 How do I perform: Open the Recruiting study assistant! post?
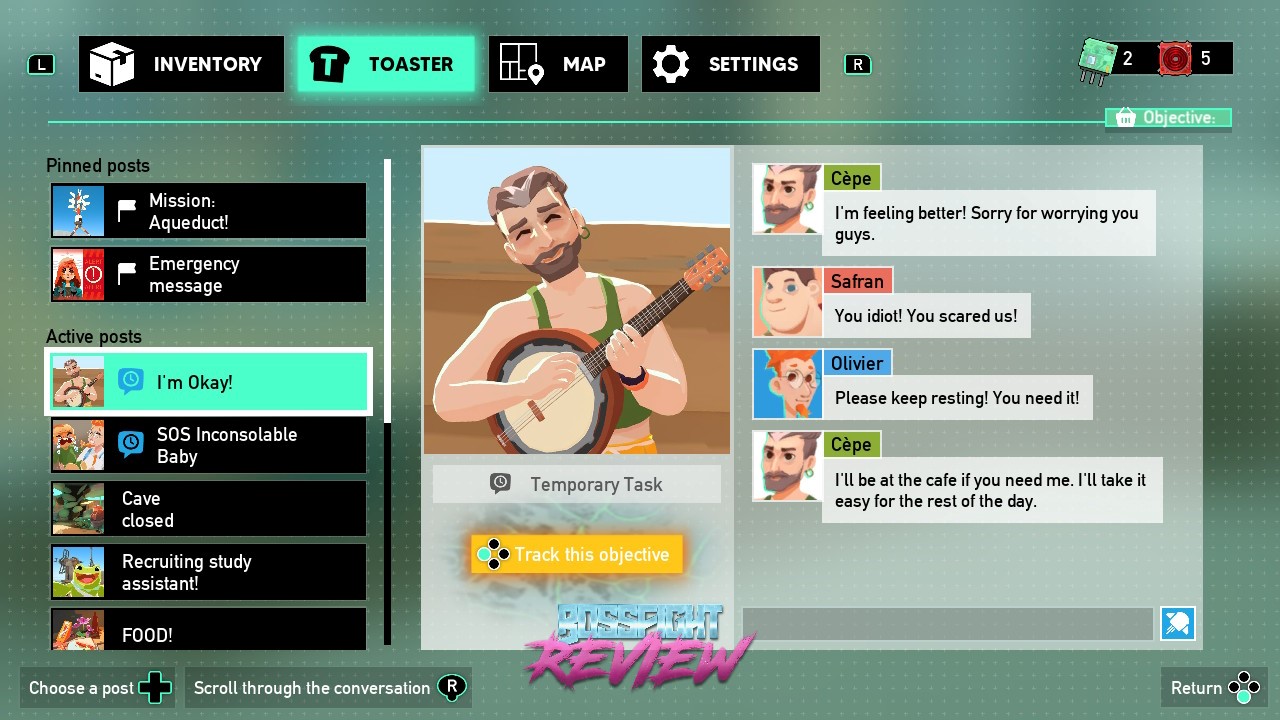click(208, 572)
